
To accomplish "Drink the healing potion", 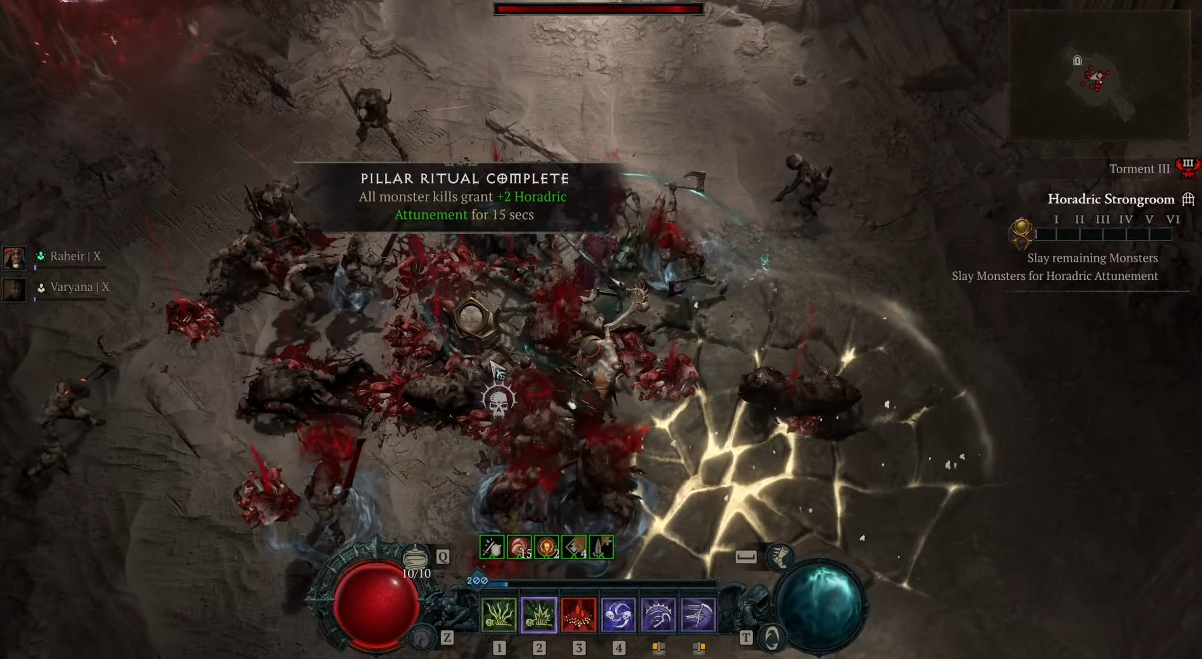I will pyautogui.click(x=416, y=557).
